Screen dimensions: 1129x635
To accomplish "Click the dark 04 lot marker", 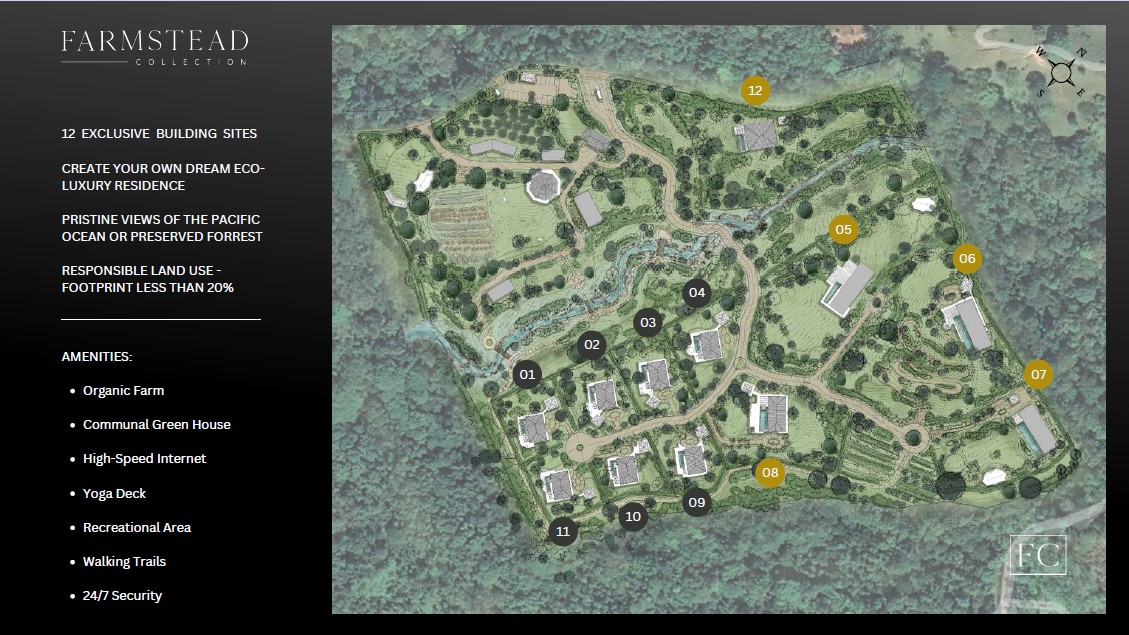I will tap(697, 293).
